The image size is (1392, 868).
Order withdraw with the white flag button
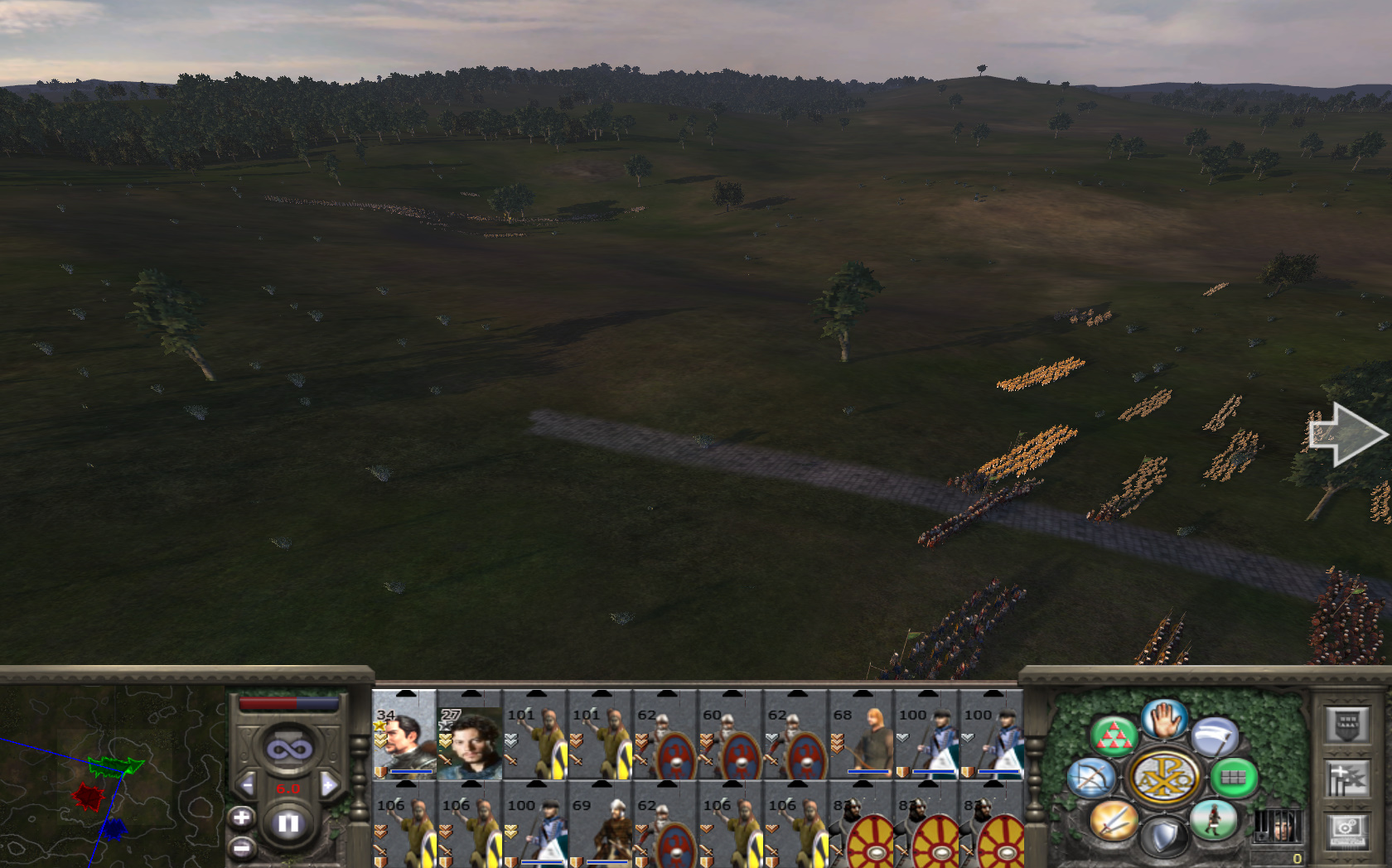pos(1215,736)
